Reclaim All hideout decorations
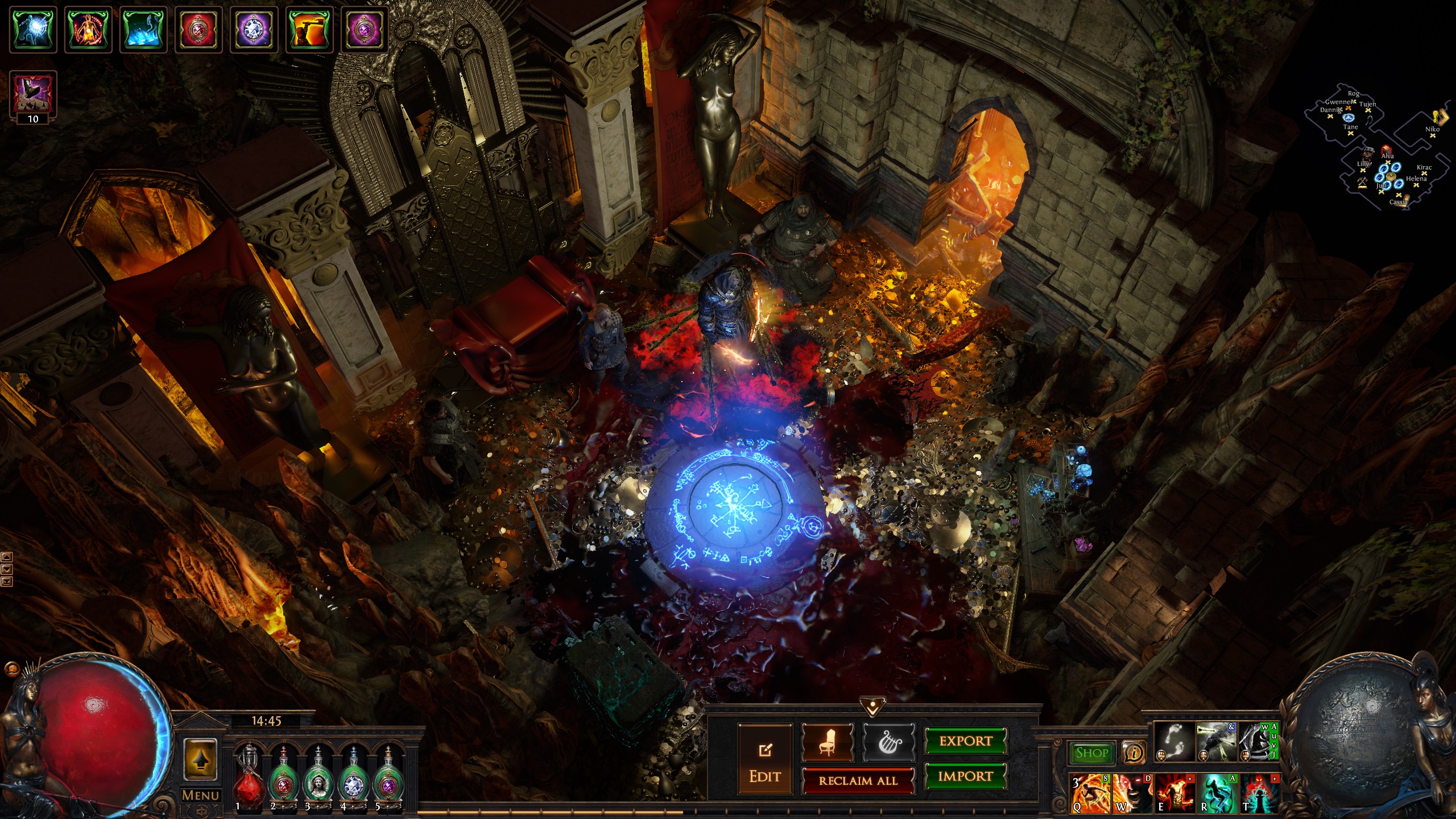Image resolution: width=1456 pixels, height=819 pixels. [x=858, y=781]
